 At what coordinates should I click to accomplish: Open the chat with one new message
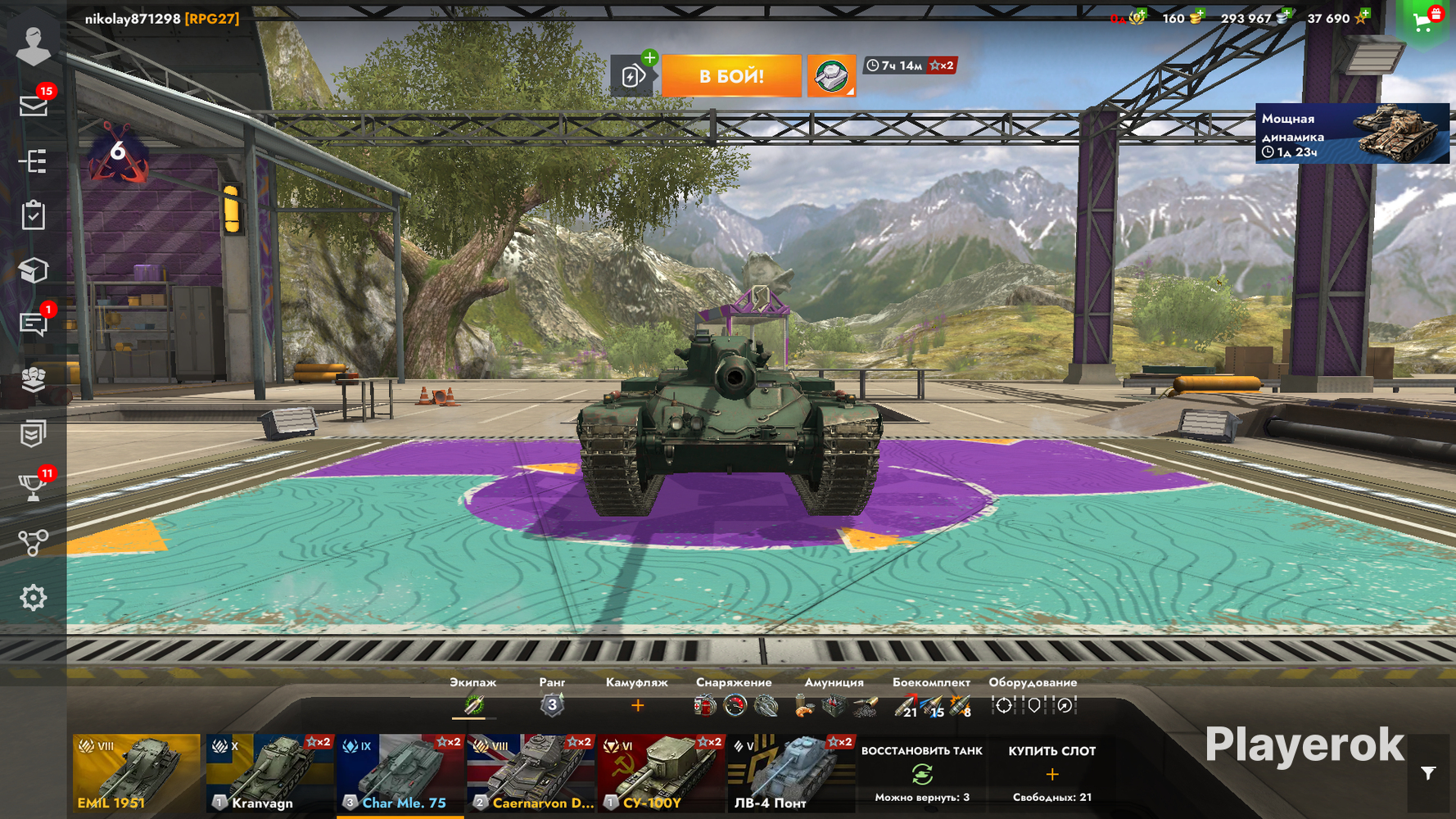click(34, 324)
